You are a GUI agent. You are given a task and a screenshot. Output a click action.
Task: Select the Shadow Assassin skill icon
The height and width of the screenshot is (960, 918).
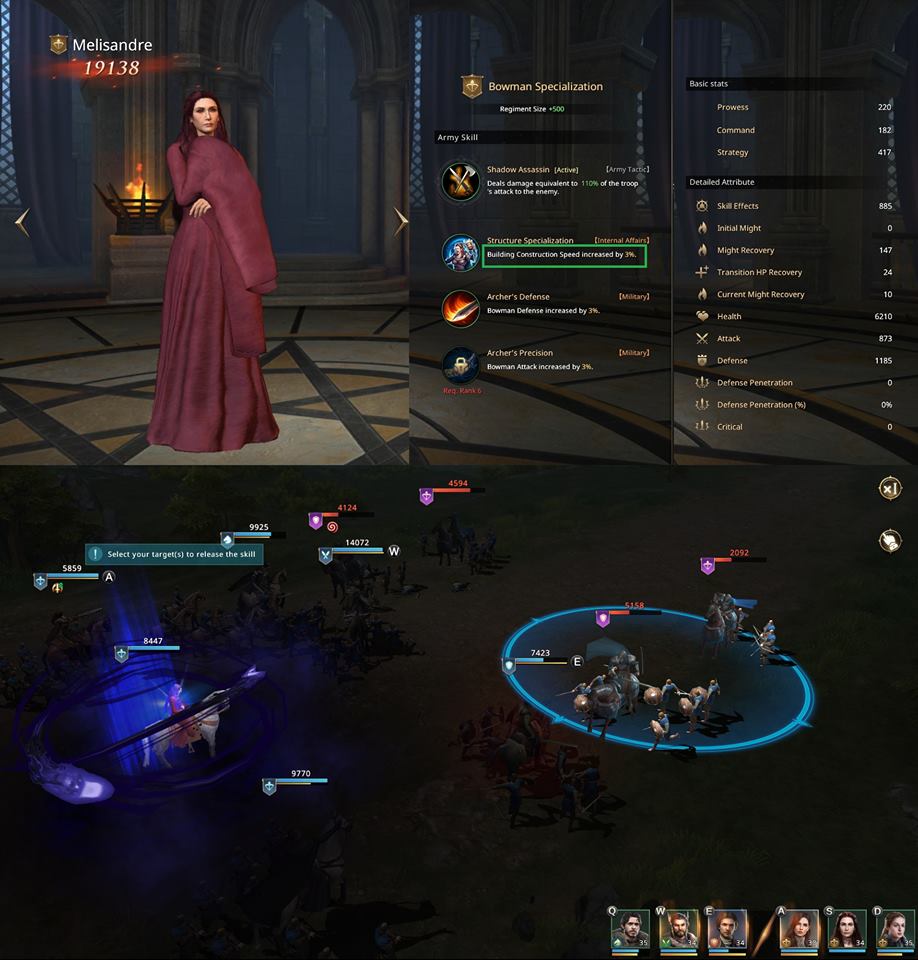pyautogui.click(x=461, y=183)
